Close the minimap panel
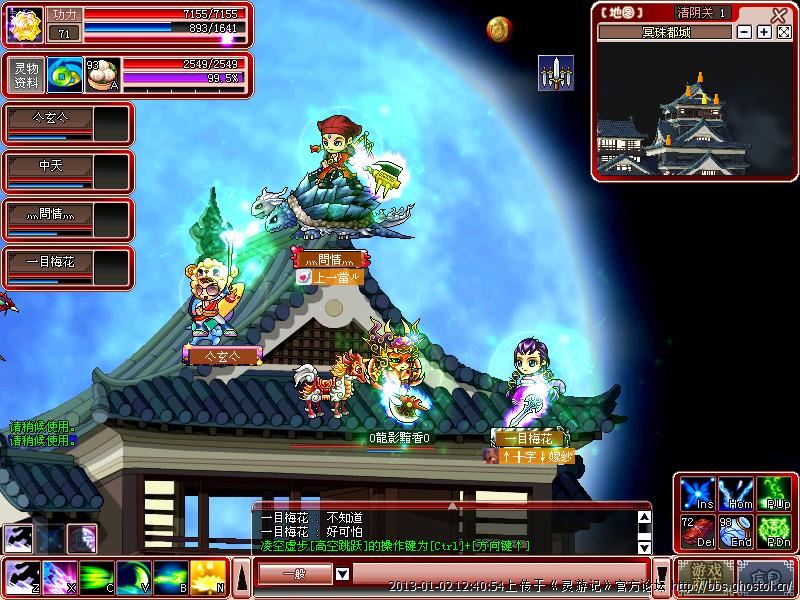The image size is (800, 600). (x=779, y=14)
